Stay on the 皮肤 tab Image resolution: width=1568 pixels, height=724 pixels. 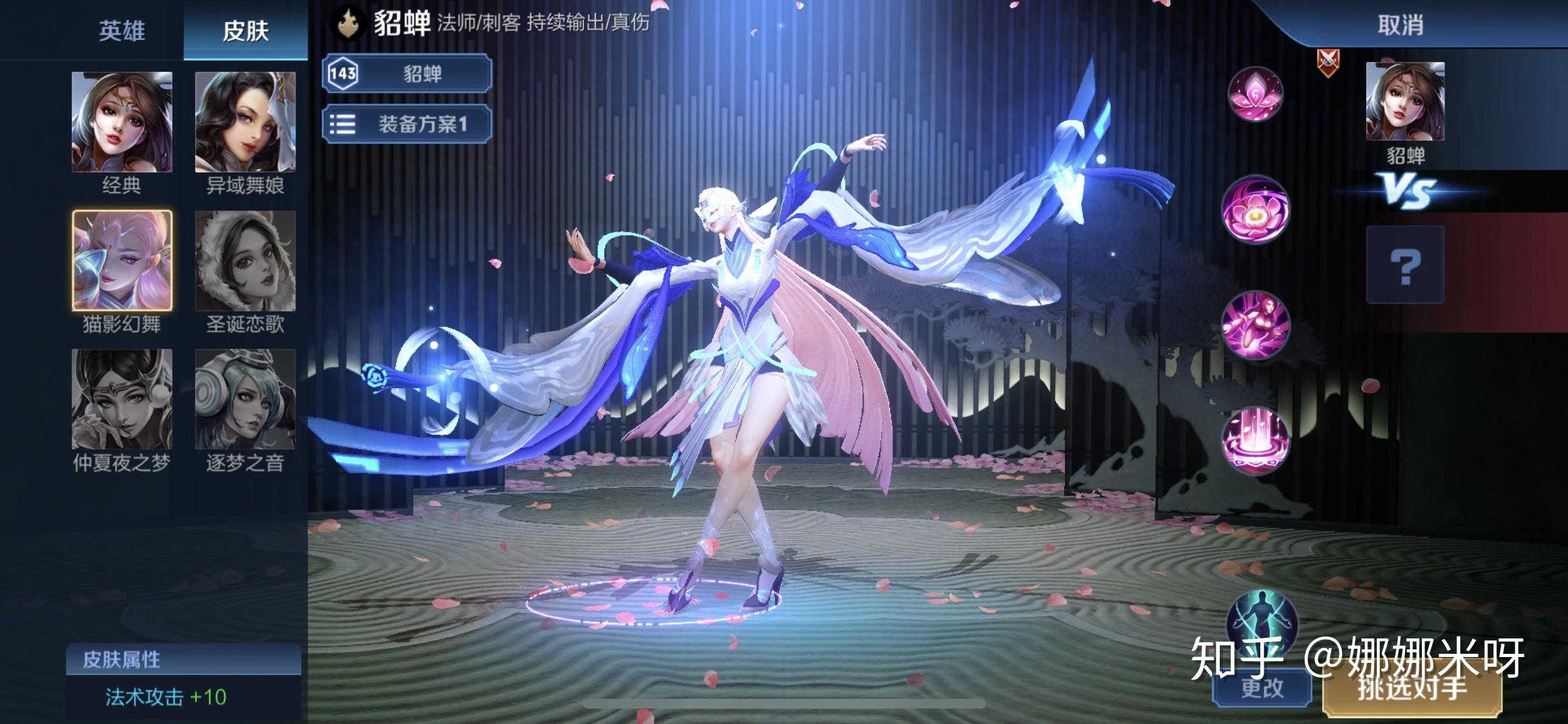coord(245,29)
